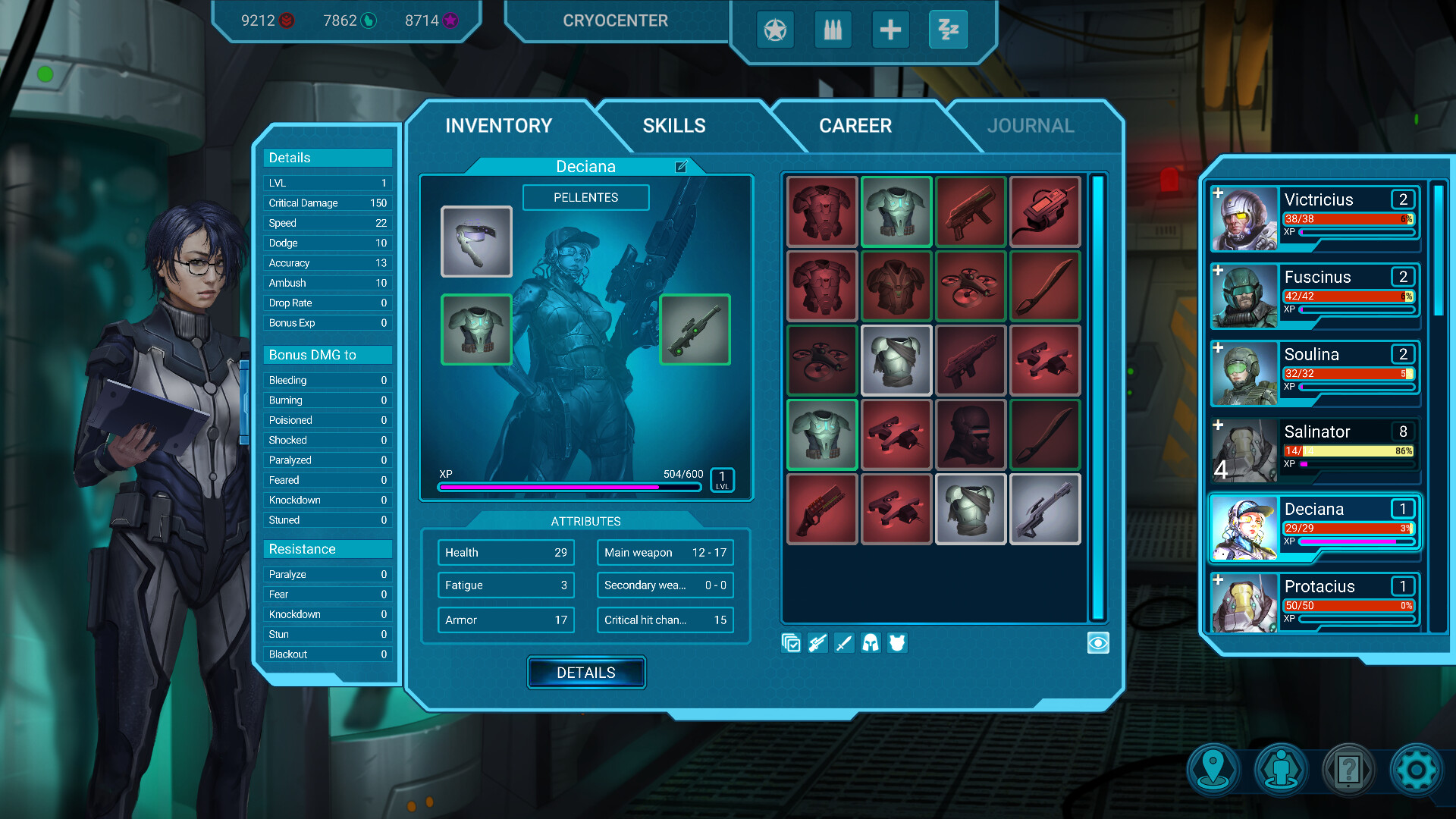
Task: Click the PELLENTES button above Deciana
Action: [x=585, y=197]
